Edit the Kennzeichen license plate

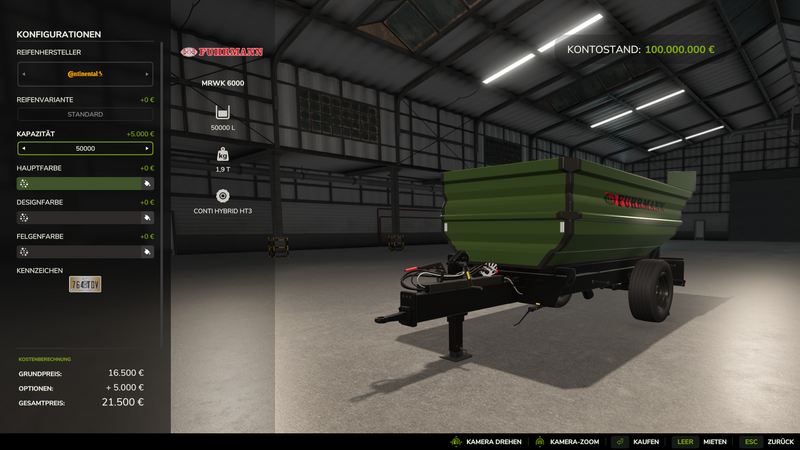pos(85,284)
